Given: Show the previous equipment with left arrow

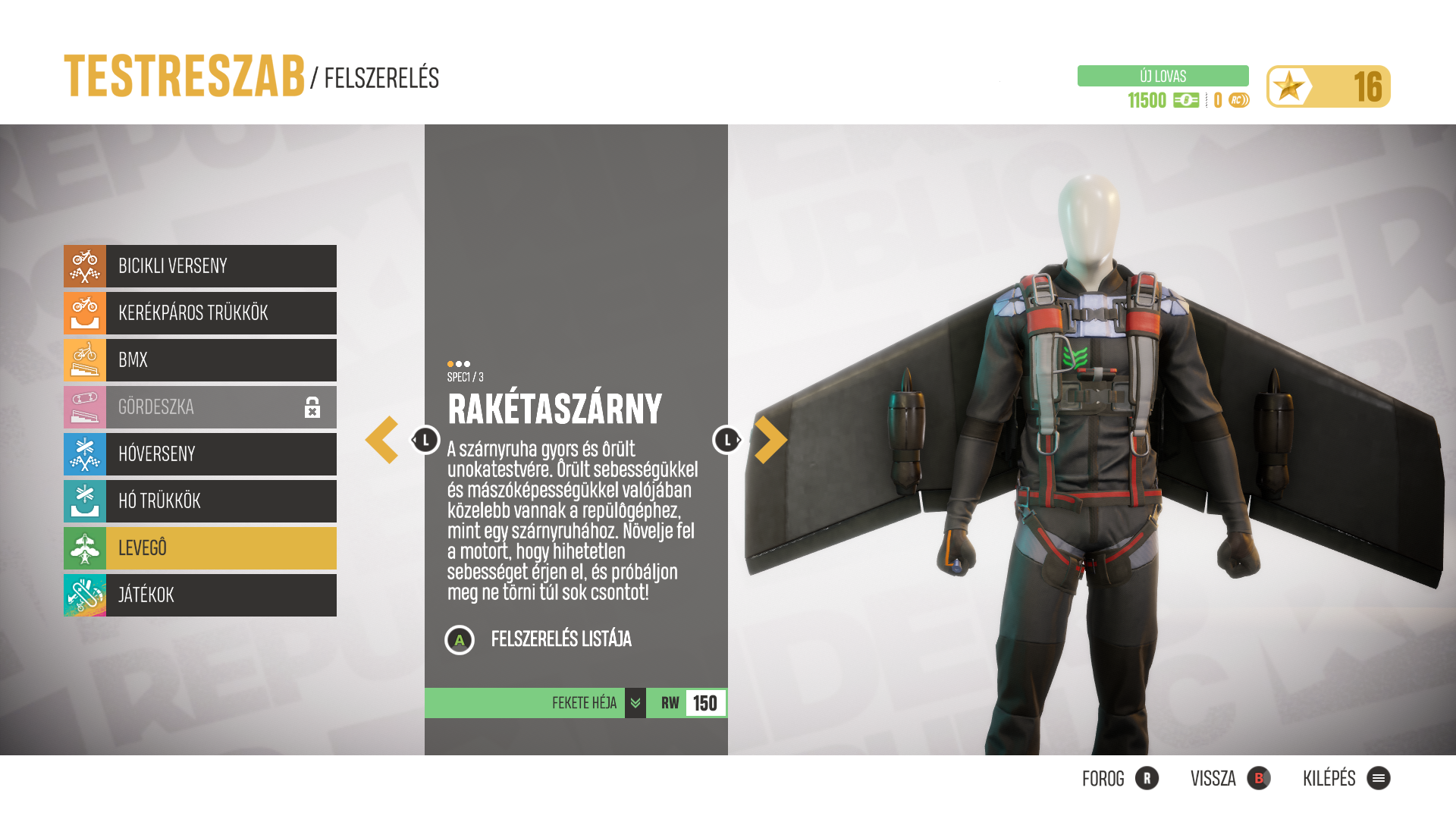Looking at the screenshot, I should [382, 440].
